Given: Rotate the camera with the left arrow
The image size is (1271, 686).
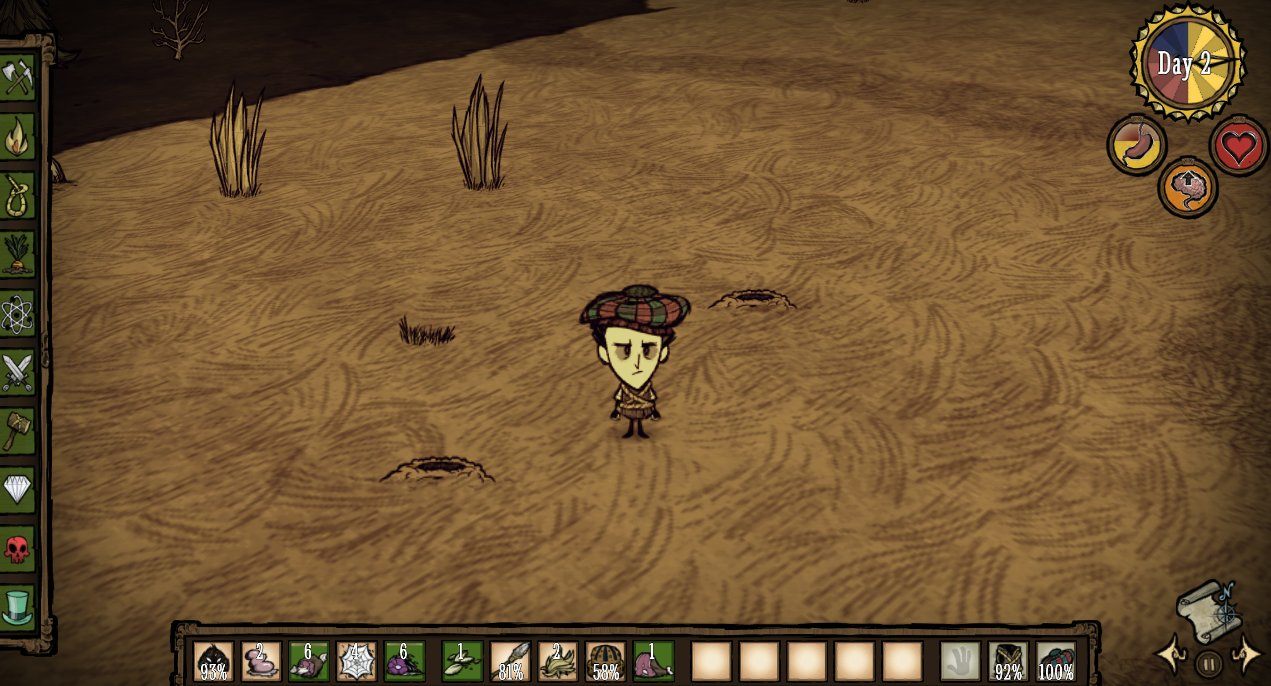Looking at the screenshot, I should [1171, 655].
